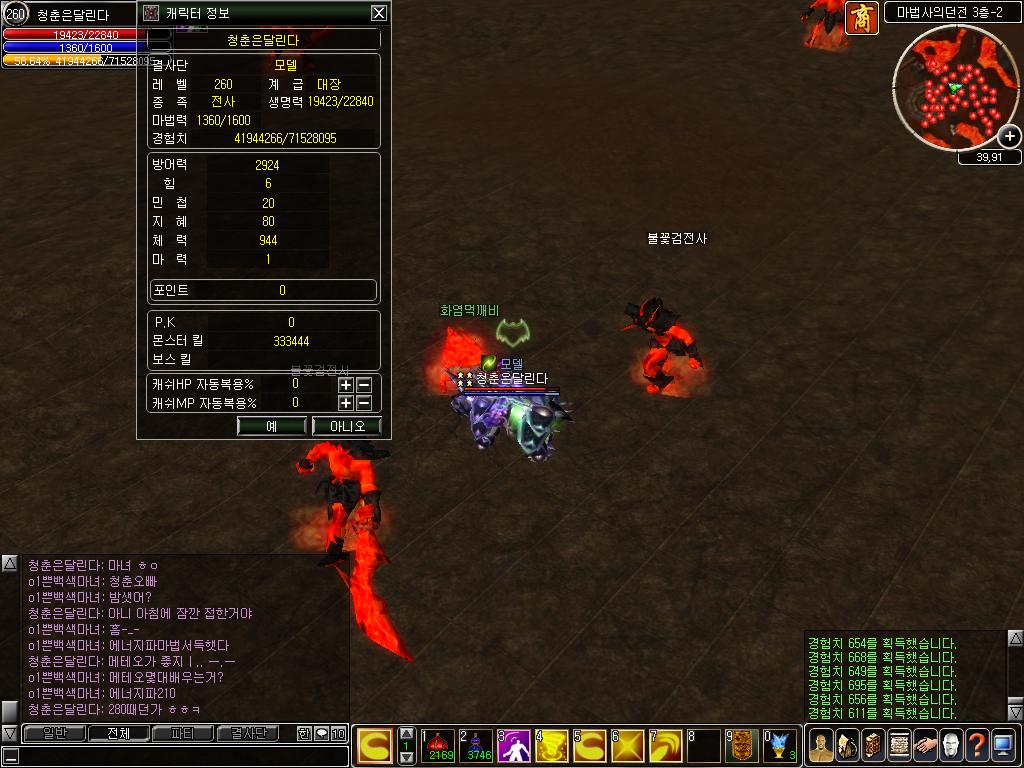Switch chat to the 전체 tab
The image size is (1024, 768).
[x=117, y=734]
